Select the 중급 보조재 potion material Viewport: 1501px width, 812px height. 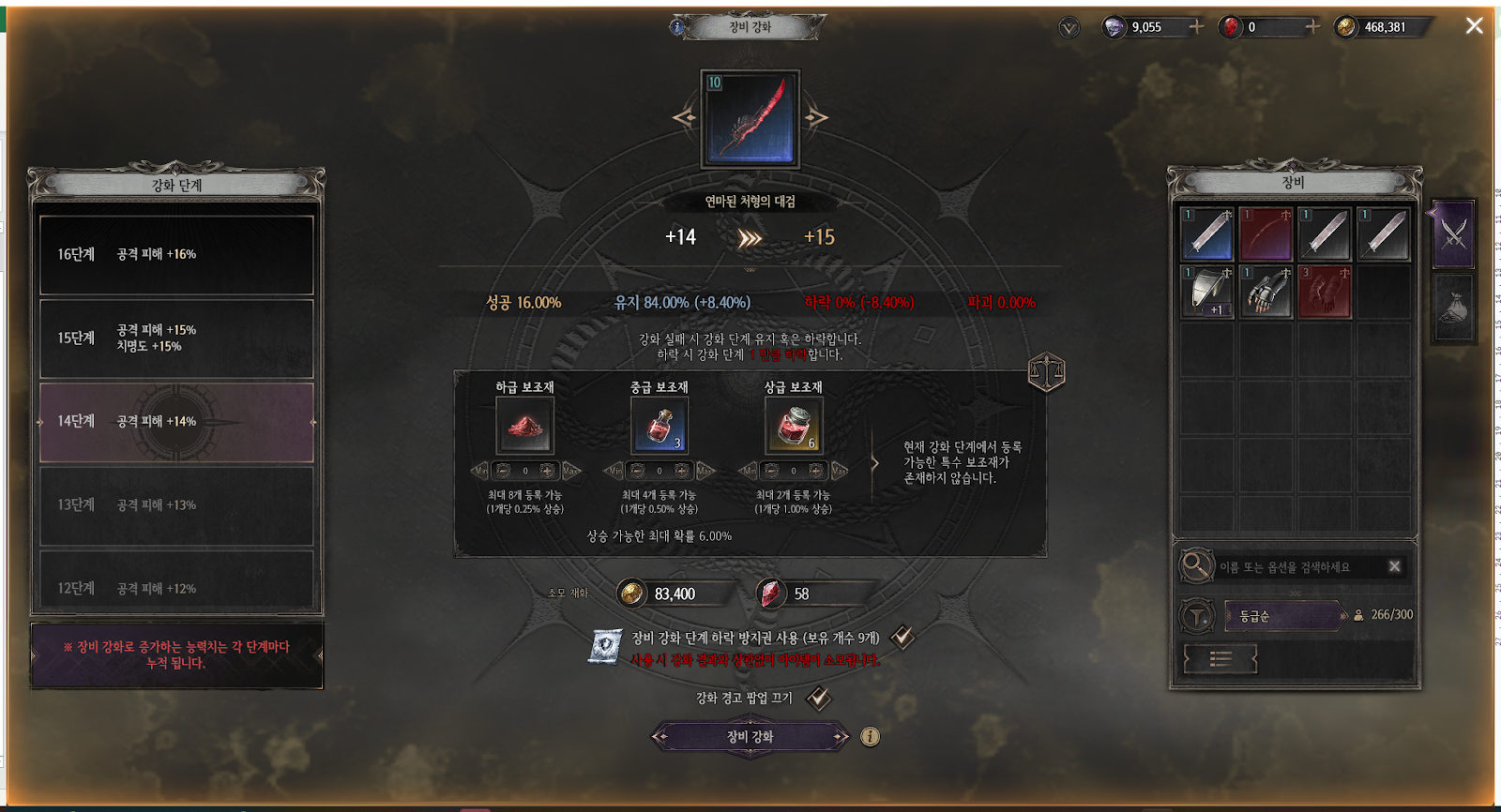[x=660, y=426]
